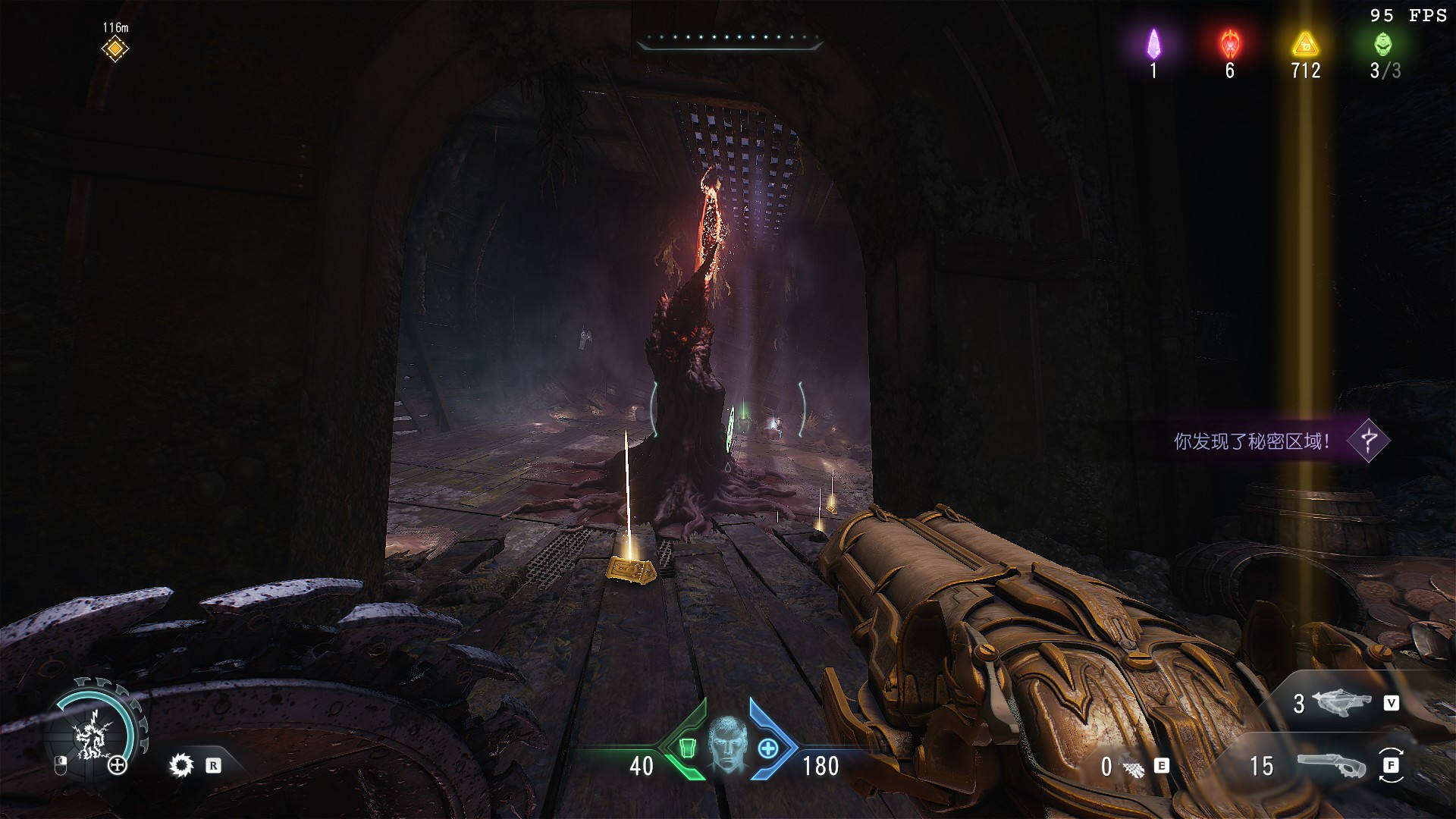Select the melee gear icon
This screenshot has height=819, width=1456.
(181, 765)
